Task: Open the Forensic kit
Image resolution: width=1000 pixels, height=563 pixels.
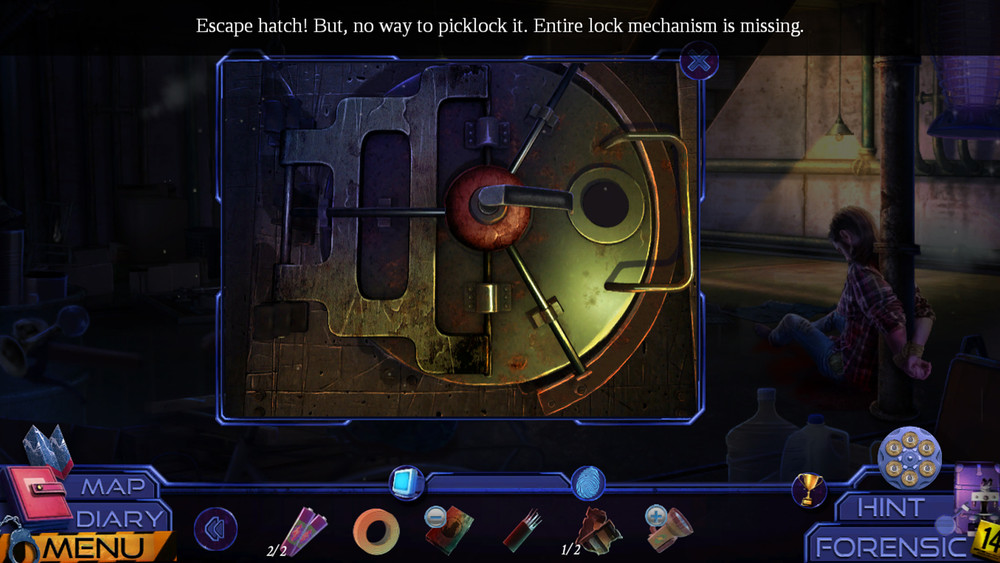Action: pyautogui.click(x=888, y=547)
